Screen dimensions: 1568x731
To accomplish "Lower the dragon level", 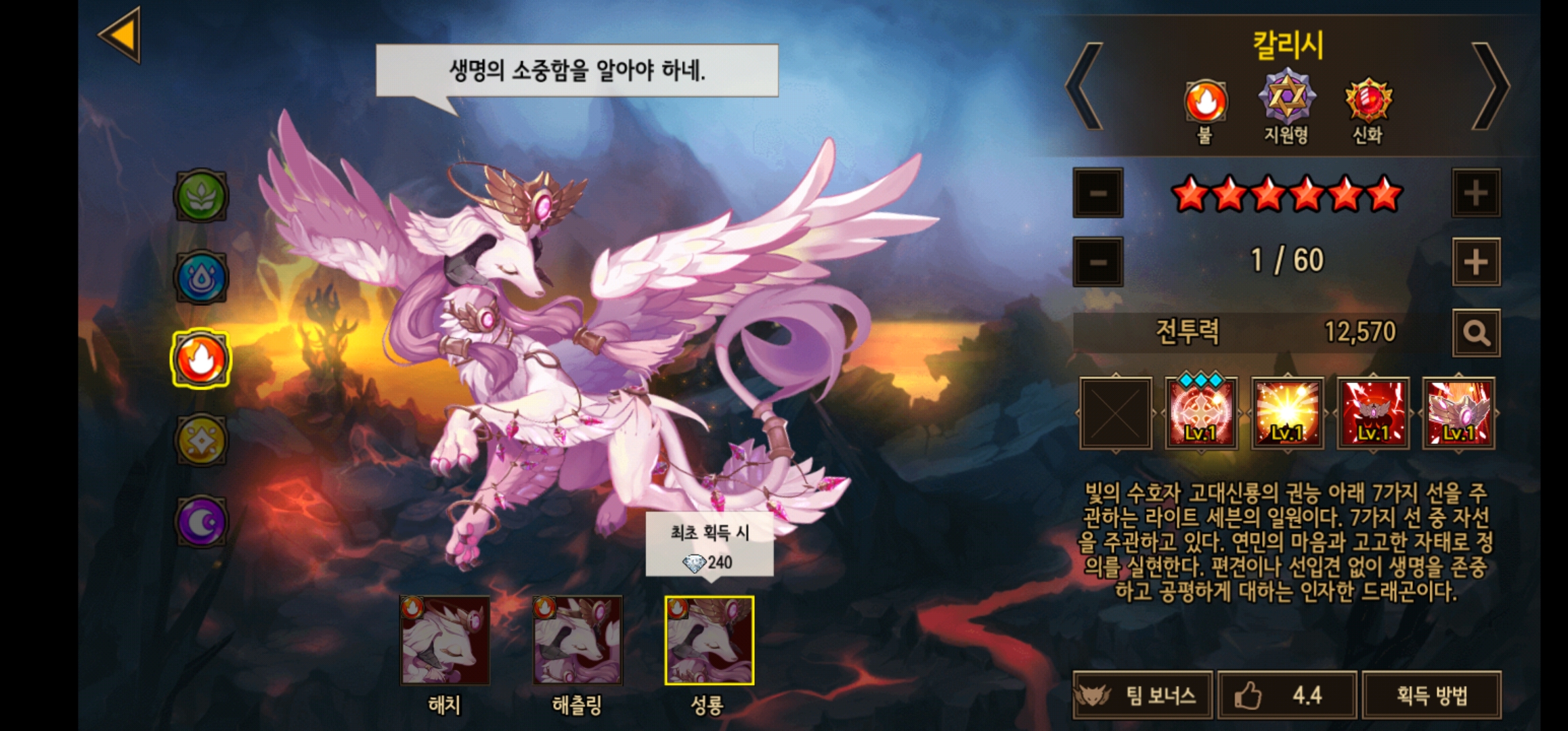I will [x=1098, y=261].
